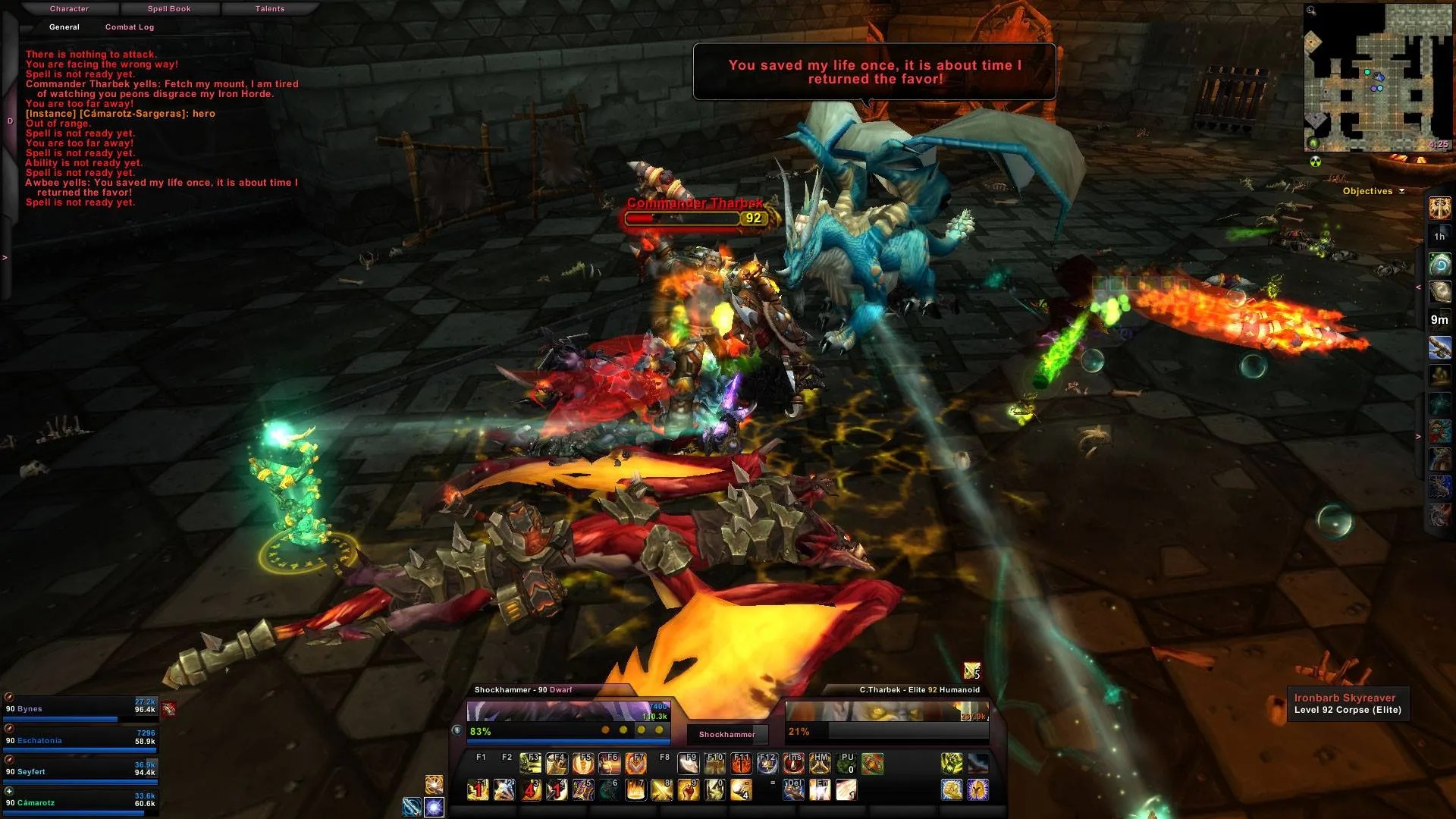Viewport: 1456px width, 819px height.
Task: Click the En action bar button
Action: [820, 790]
